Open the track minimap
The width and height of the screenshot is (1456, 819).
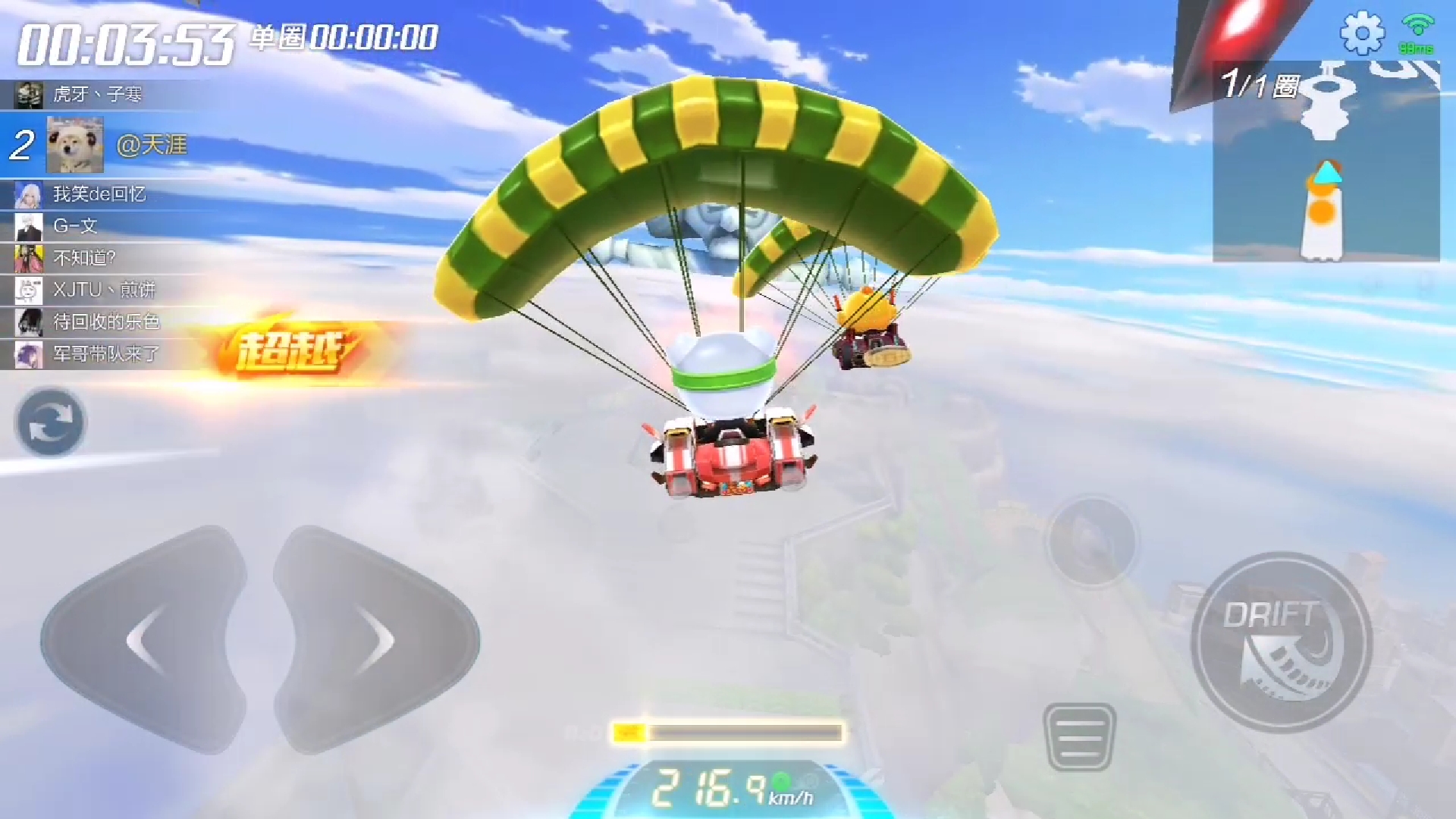(x=1326, y=163)
